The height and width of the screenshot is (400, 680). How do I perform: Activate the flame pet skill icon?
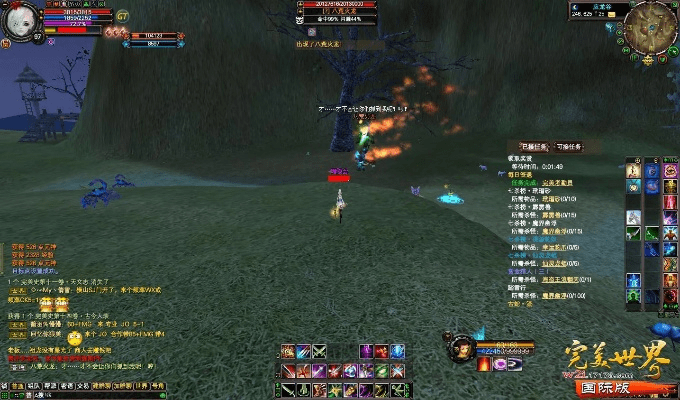485,364
